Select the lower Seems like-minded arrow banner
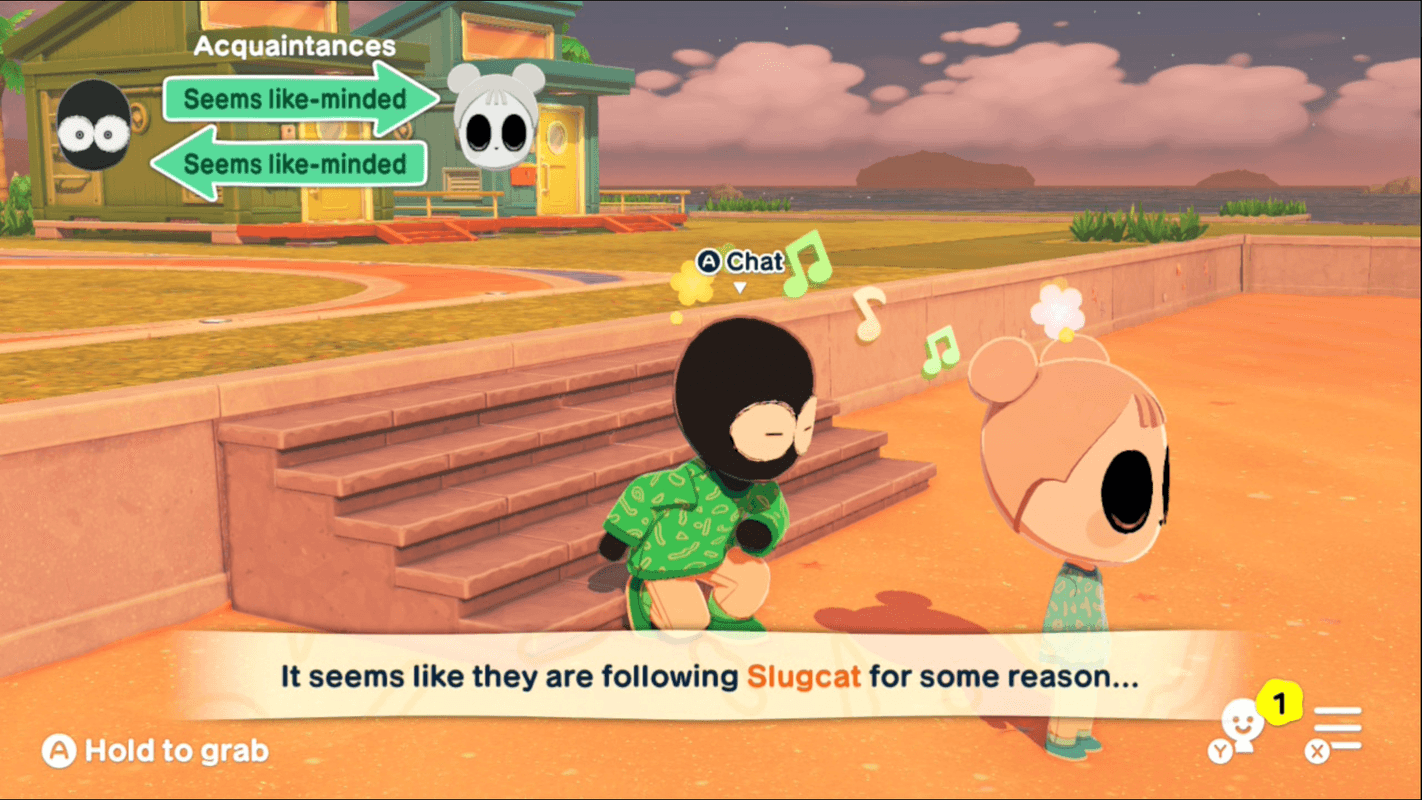 [293, 164]
